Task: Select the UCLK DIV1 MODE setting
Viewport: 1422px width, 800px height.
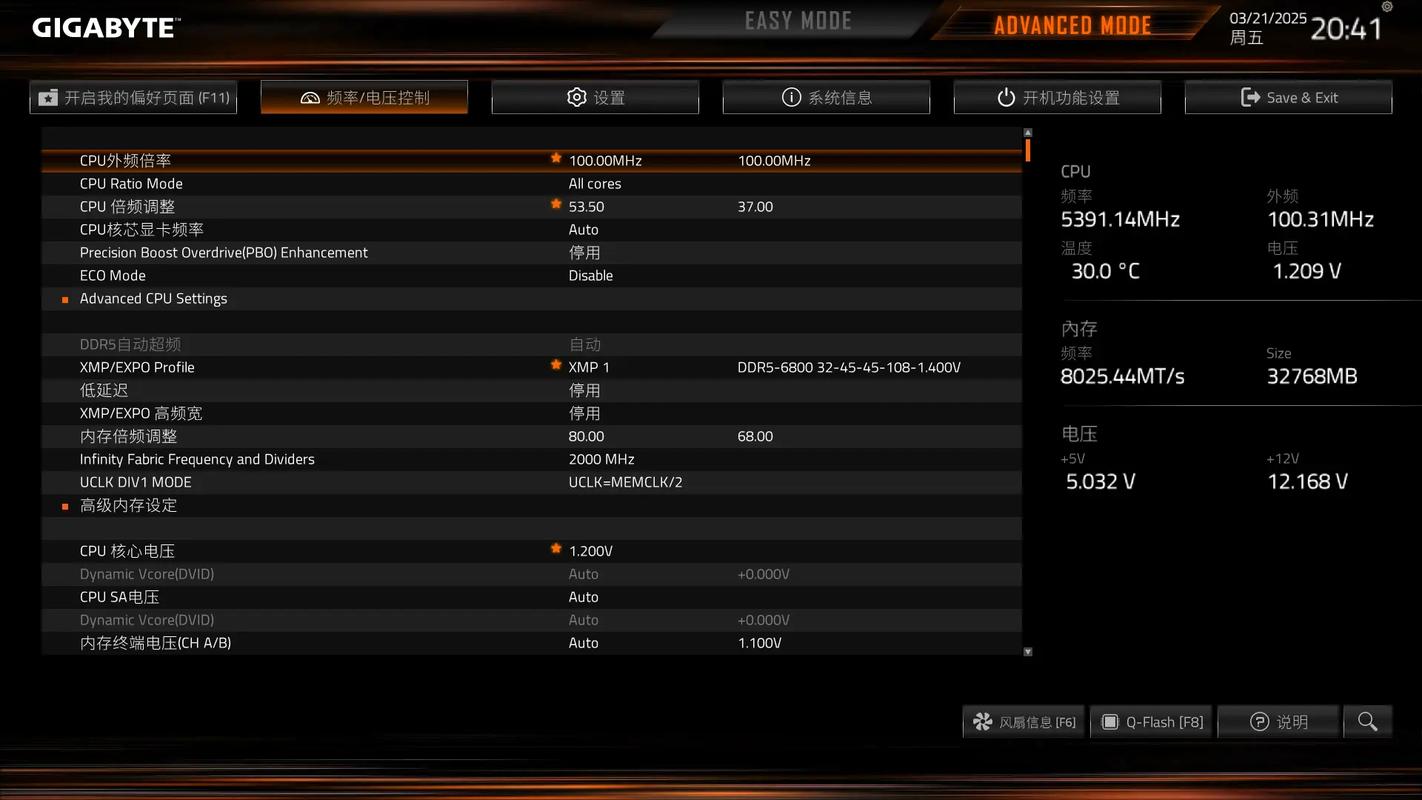Action: (x=135, y=482)
